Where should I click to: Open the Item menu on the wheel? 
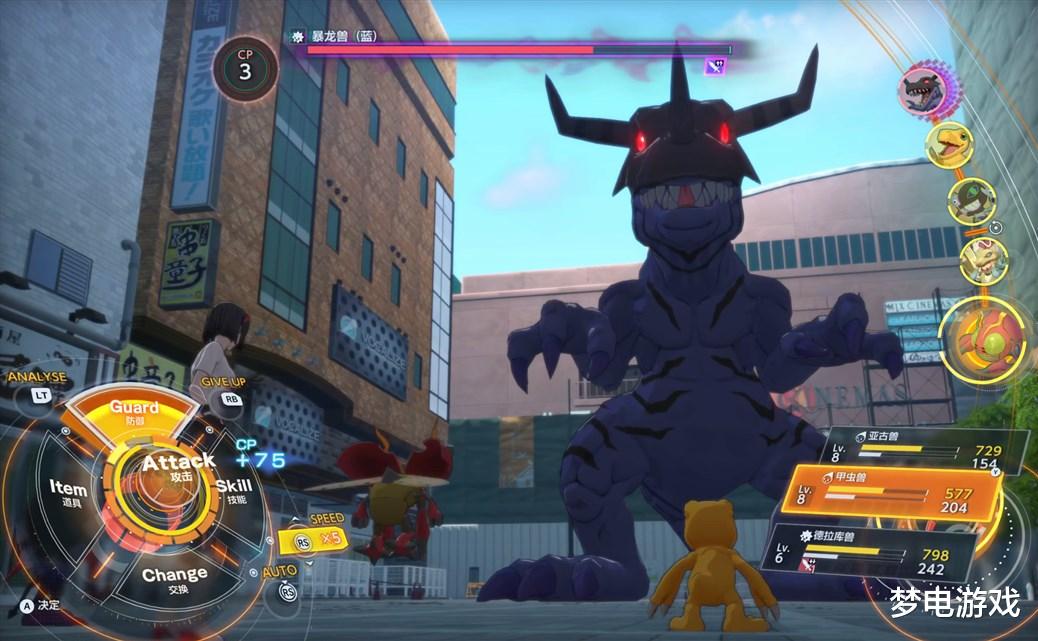tap(68, 490)
